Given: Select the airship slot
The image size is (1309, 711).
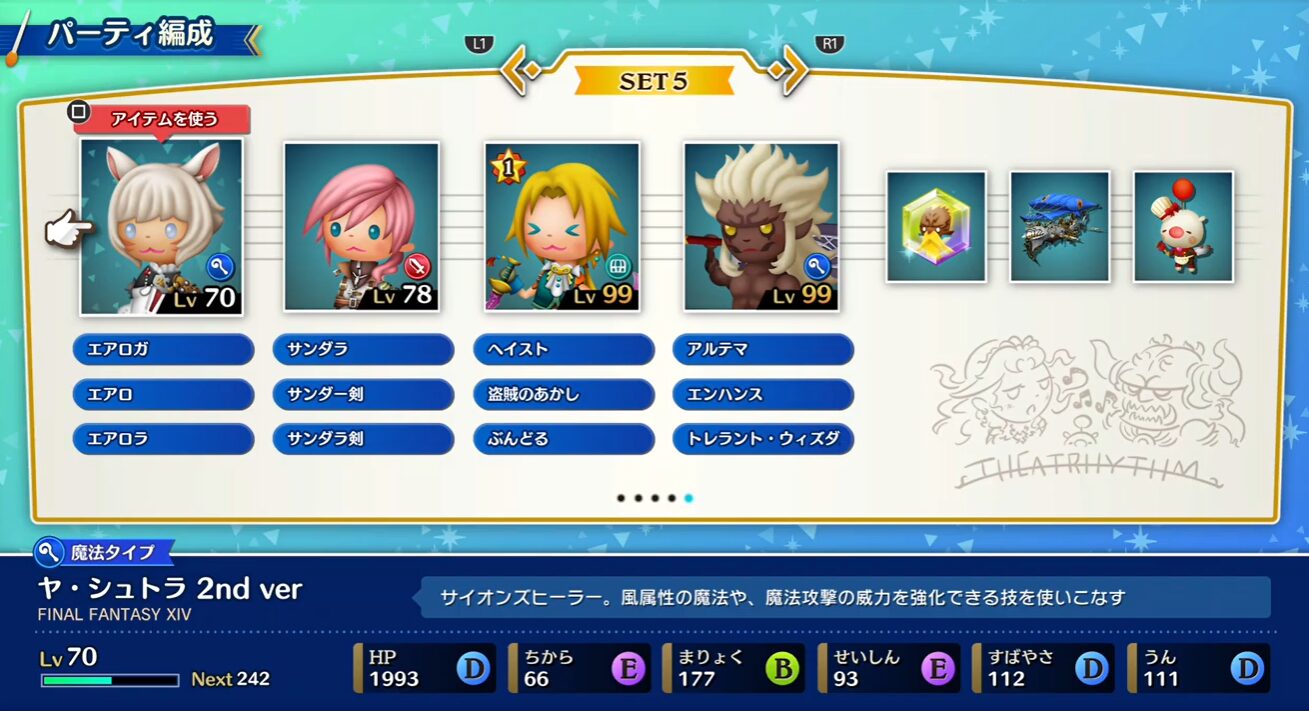Looking at the screenshot, I should [1059, 226].
